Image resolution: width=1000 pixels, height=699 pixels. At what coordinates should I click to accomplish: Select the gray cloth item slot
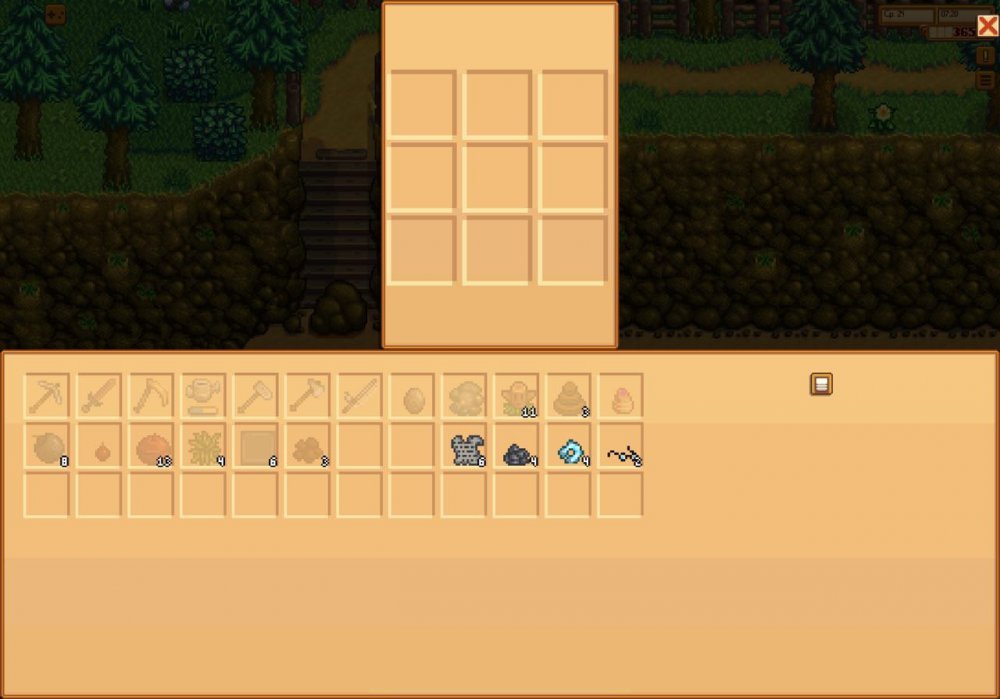(x=463, y=449)
